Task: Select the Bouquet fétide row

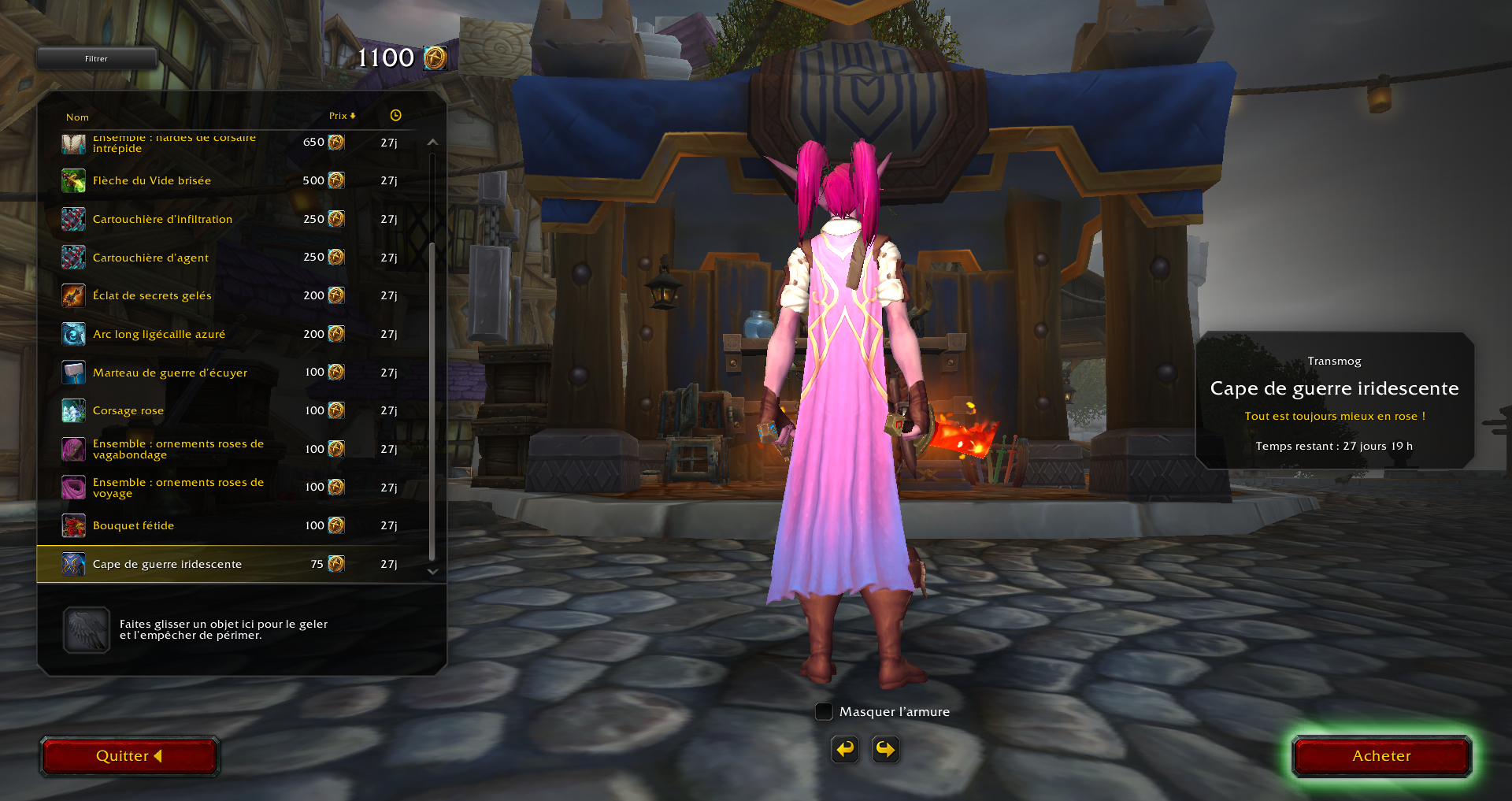Action: (x=134, y=525)
